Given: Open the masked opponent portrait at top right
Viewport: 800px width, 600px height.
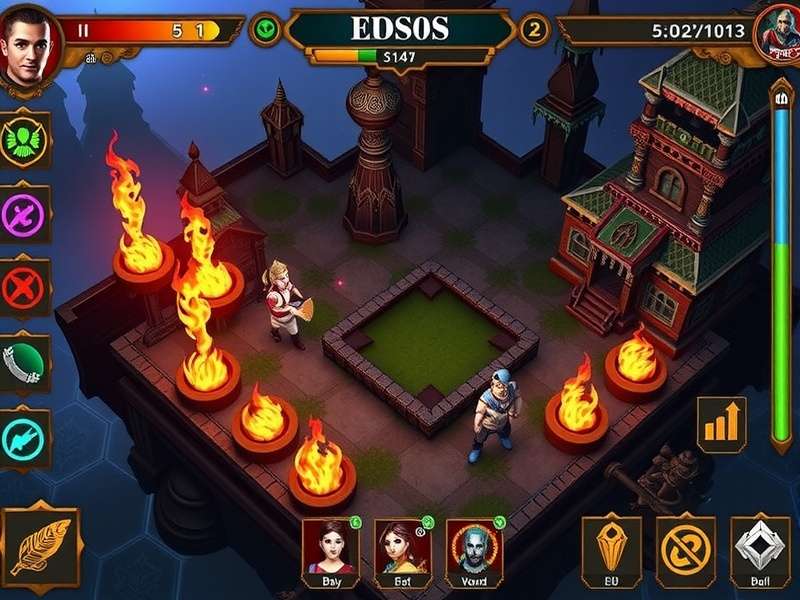Looking at the screenshot, I should [775, 35].
